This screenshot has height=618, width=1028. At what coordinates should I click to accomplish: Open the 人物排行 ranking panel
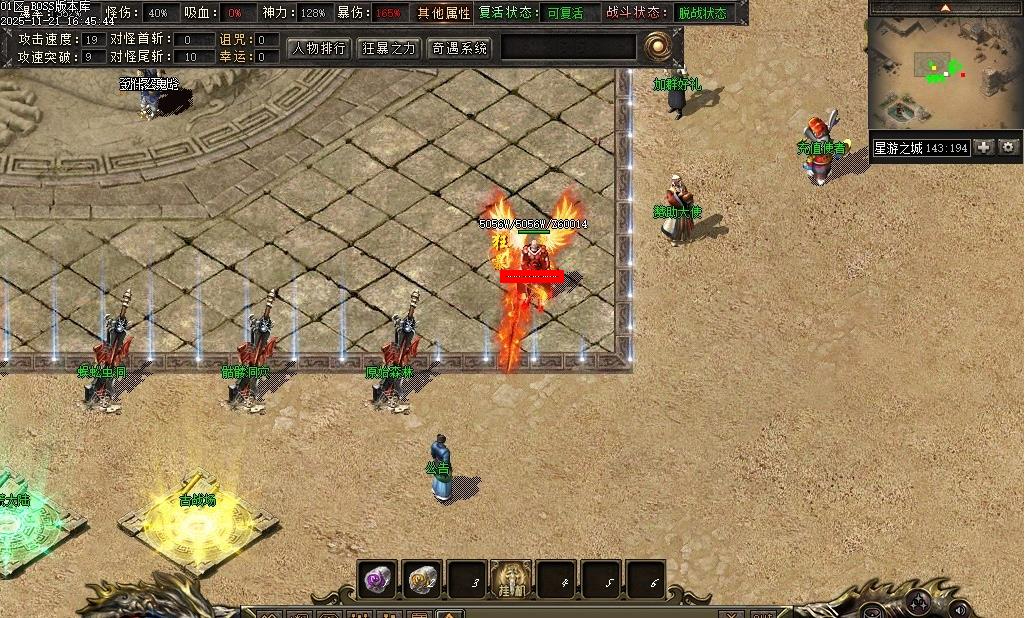(320, 47)
